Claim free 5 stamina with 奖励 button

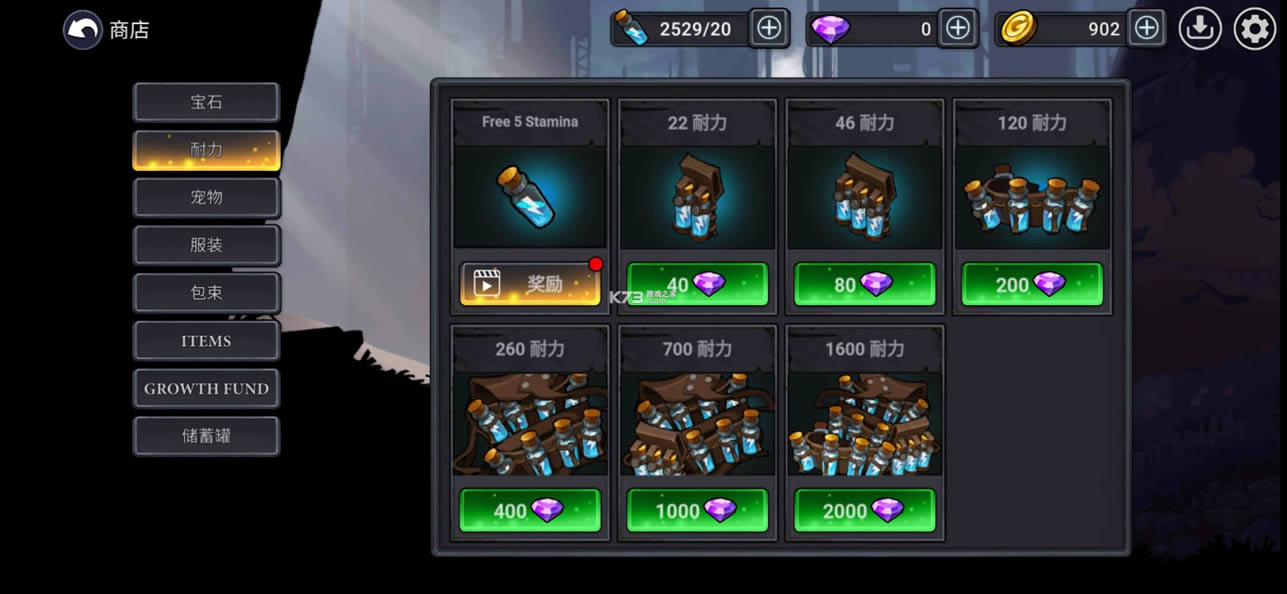click(530, 284)
